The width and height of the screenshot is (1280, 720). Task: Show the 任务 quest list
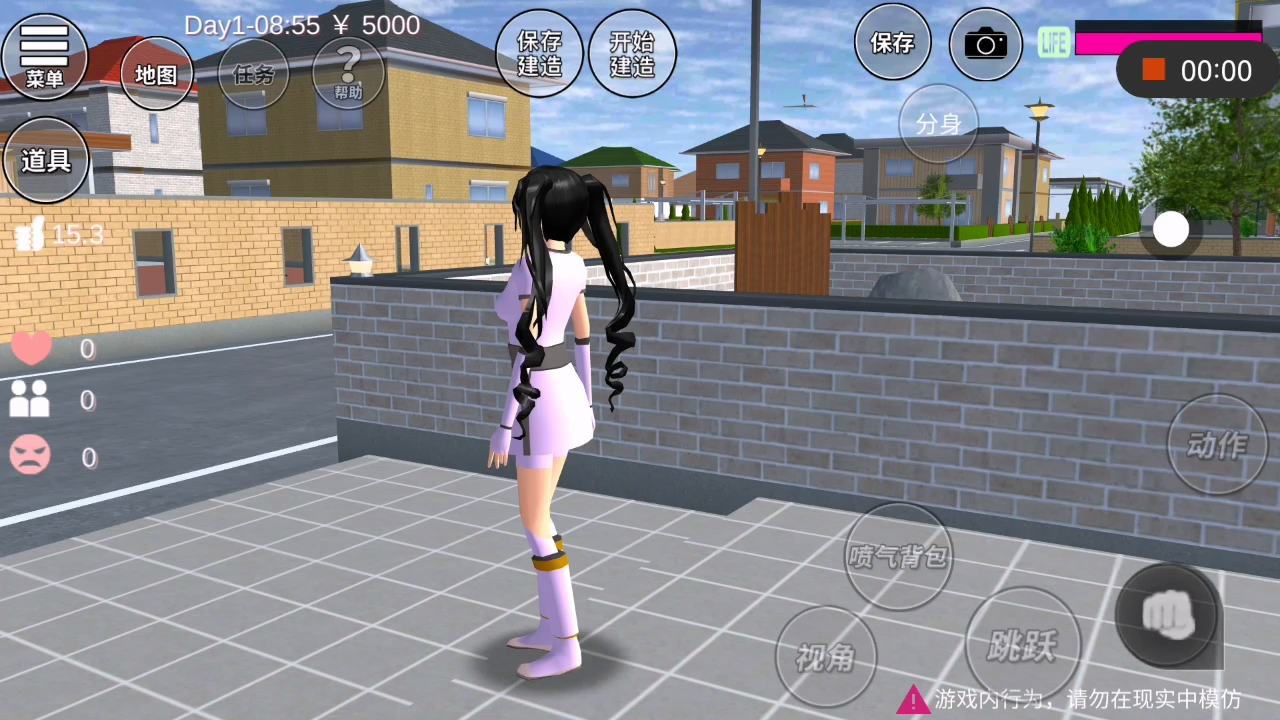tap(253, 74)
